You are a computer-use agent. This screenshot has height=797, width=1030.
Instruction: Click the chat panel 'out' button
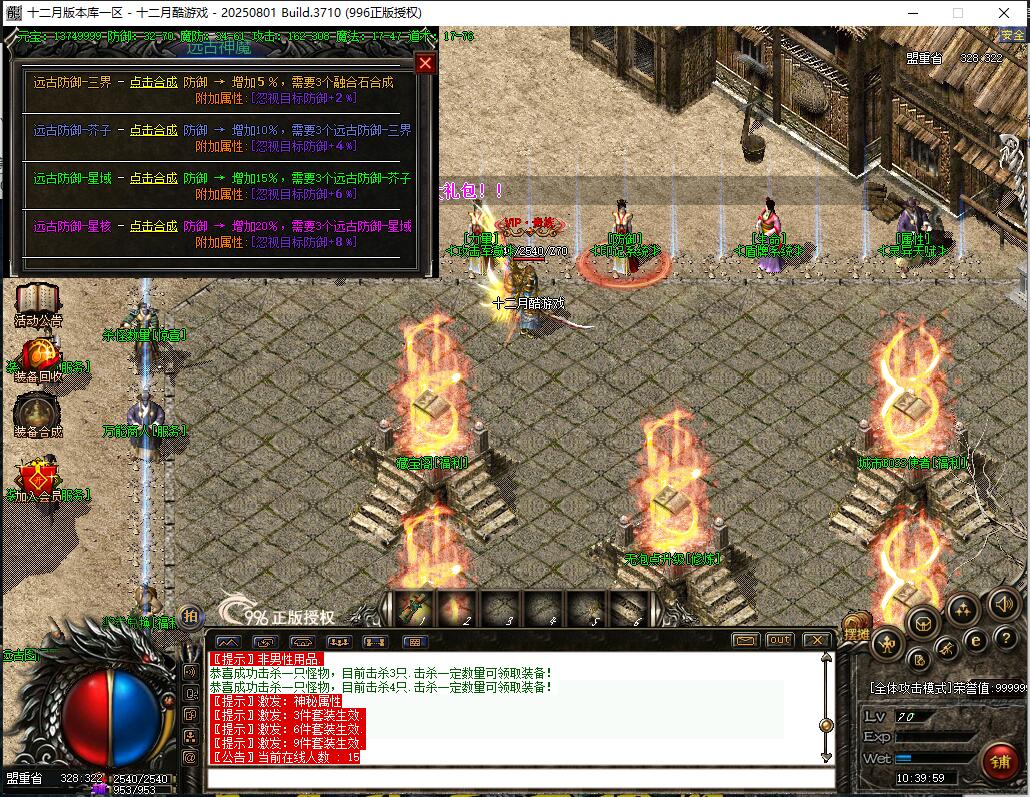pyautogui.click(x=779, y=640)
